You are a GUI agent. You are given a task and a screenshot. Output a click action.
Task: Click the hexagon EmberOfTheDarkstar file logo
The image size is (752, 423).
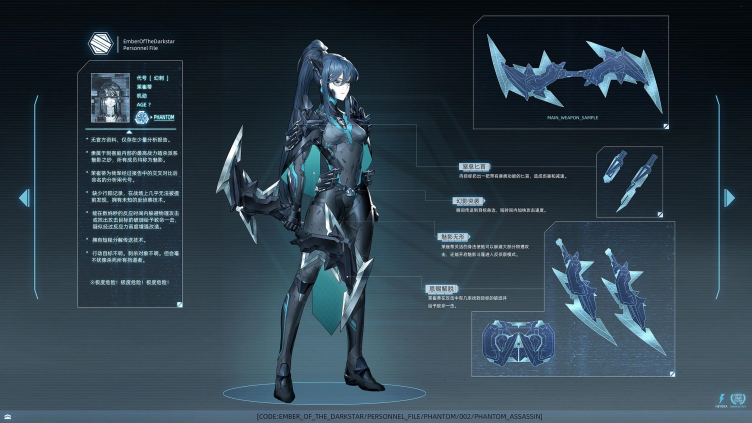click(x=99, y=43)
